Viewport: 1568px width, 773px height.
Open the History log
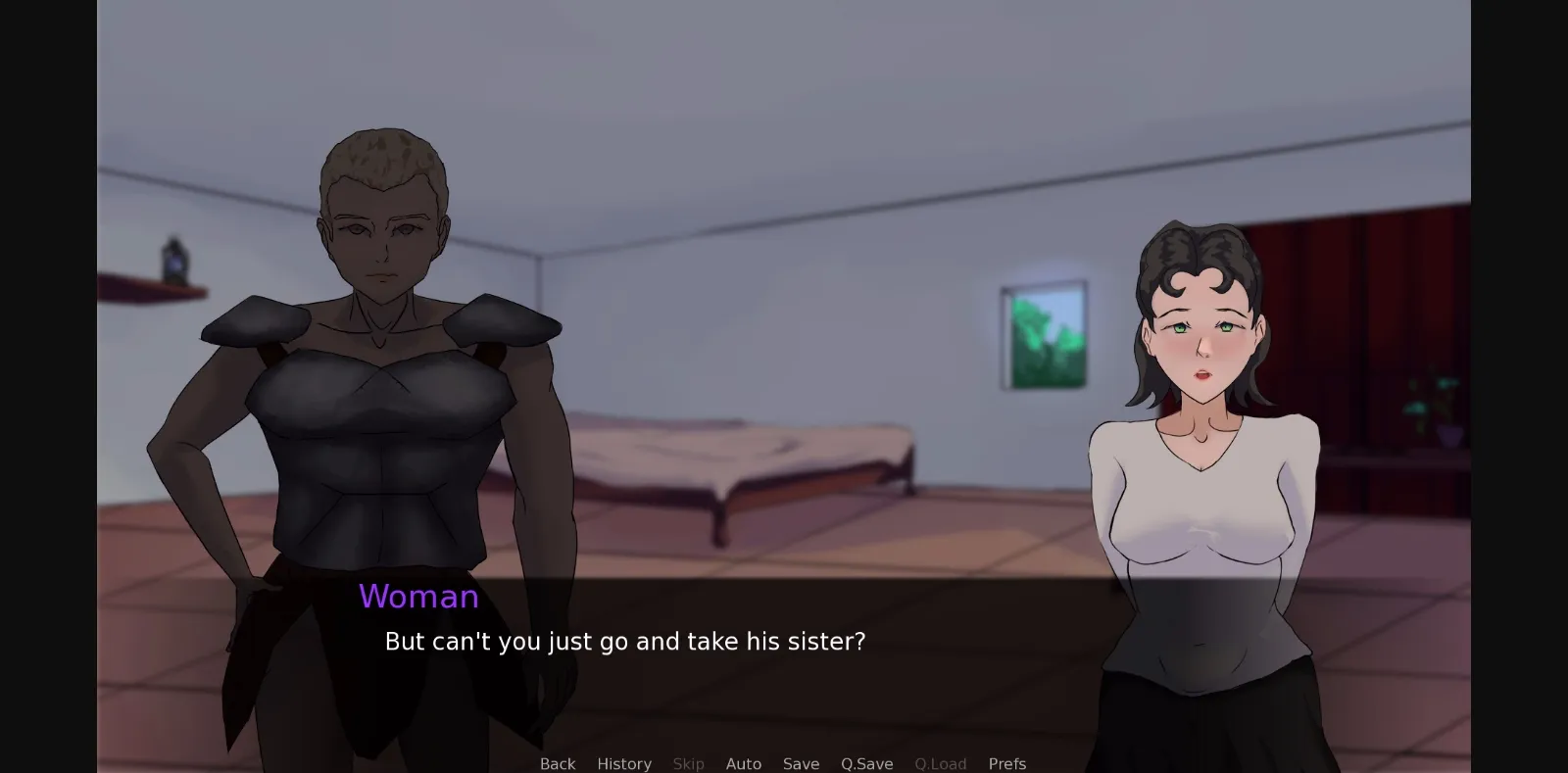(x=624, y=763)
